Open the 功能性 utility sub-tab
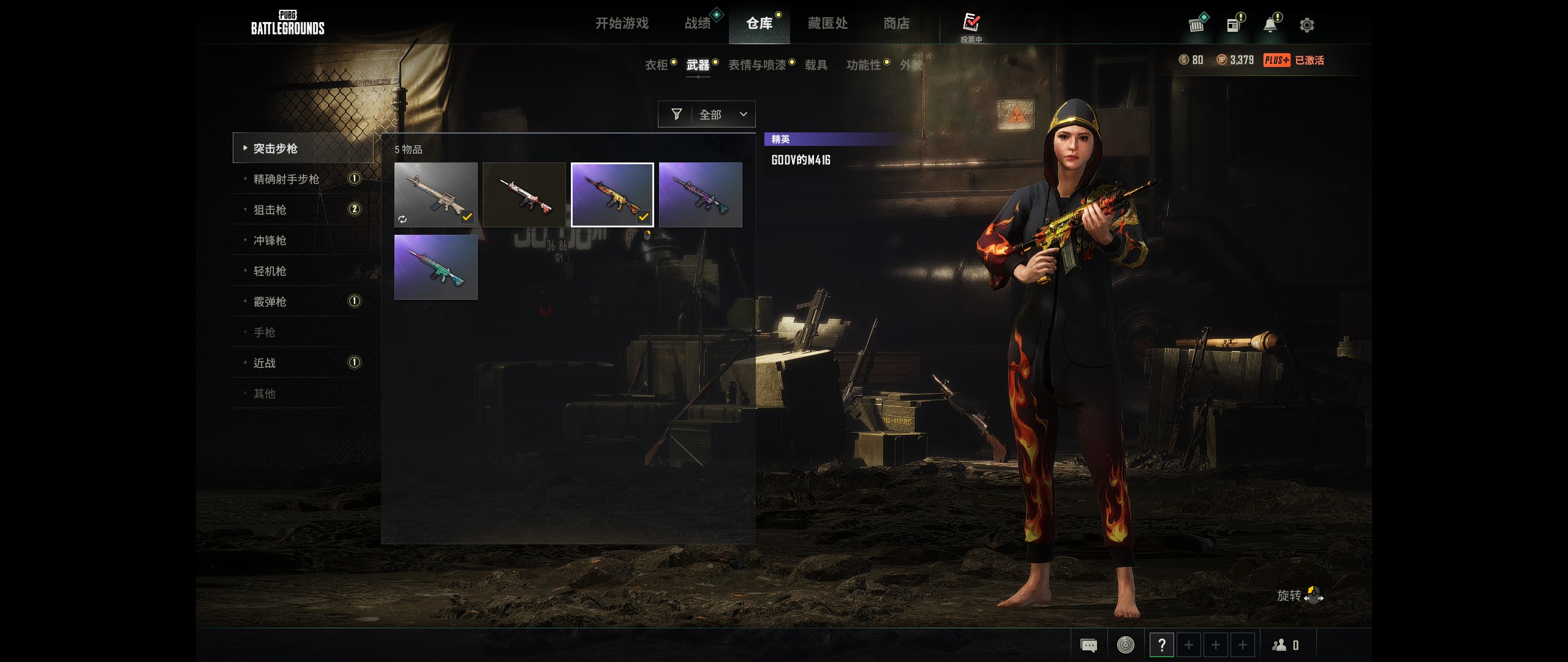The image size is (1568, 662). click(863, 65)
